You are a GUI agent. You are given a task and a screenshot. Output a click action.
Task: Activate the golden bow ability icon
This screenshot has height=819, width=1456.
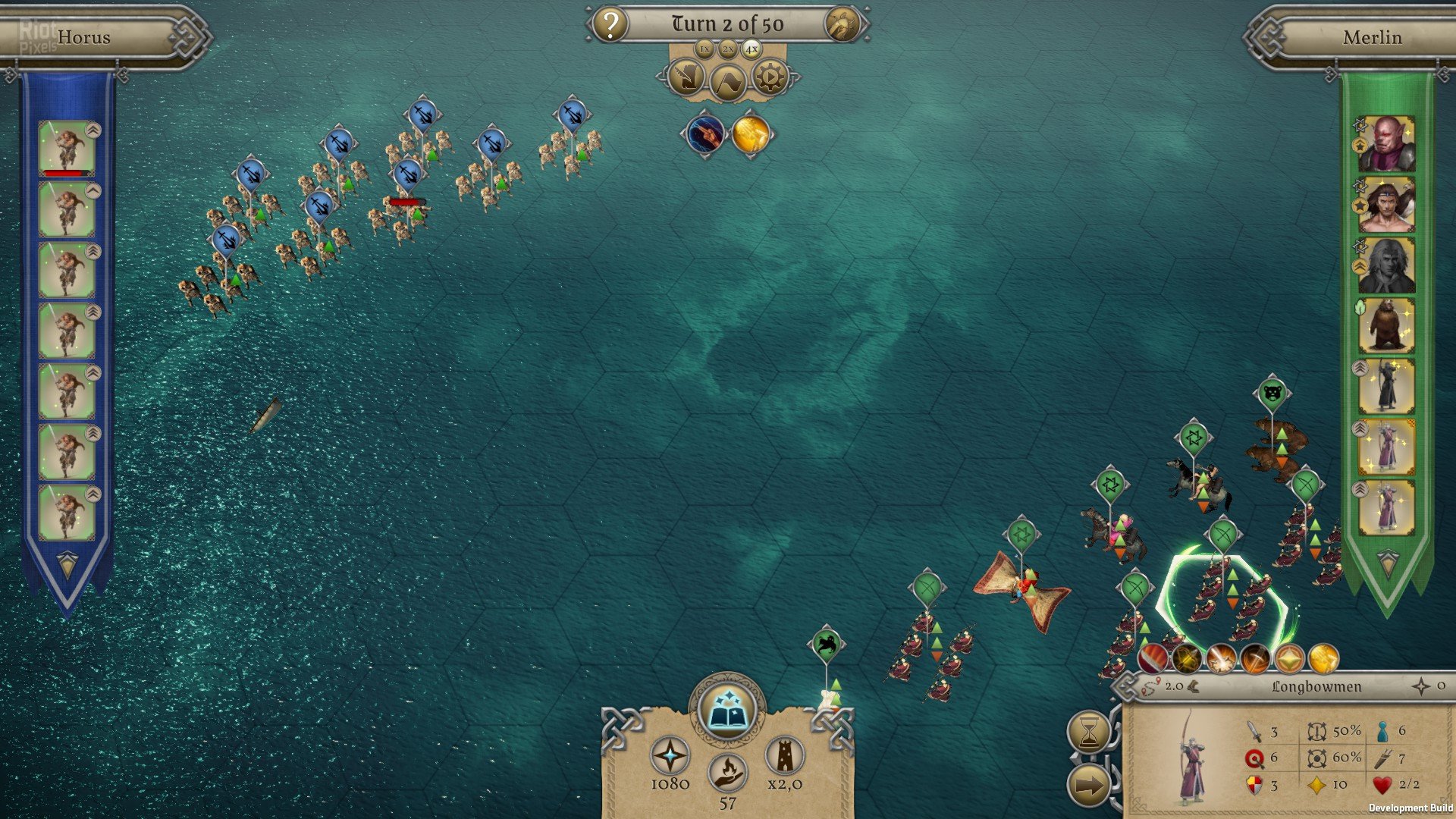pyautogui.click(x=1187, y=659)
